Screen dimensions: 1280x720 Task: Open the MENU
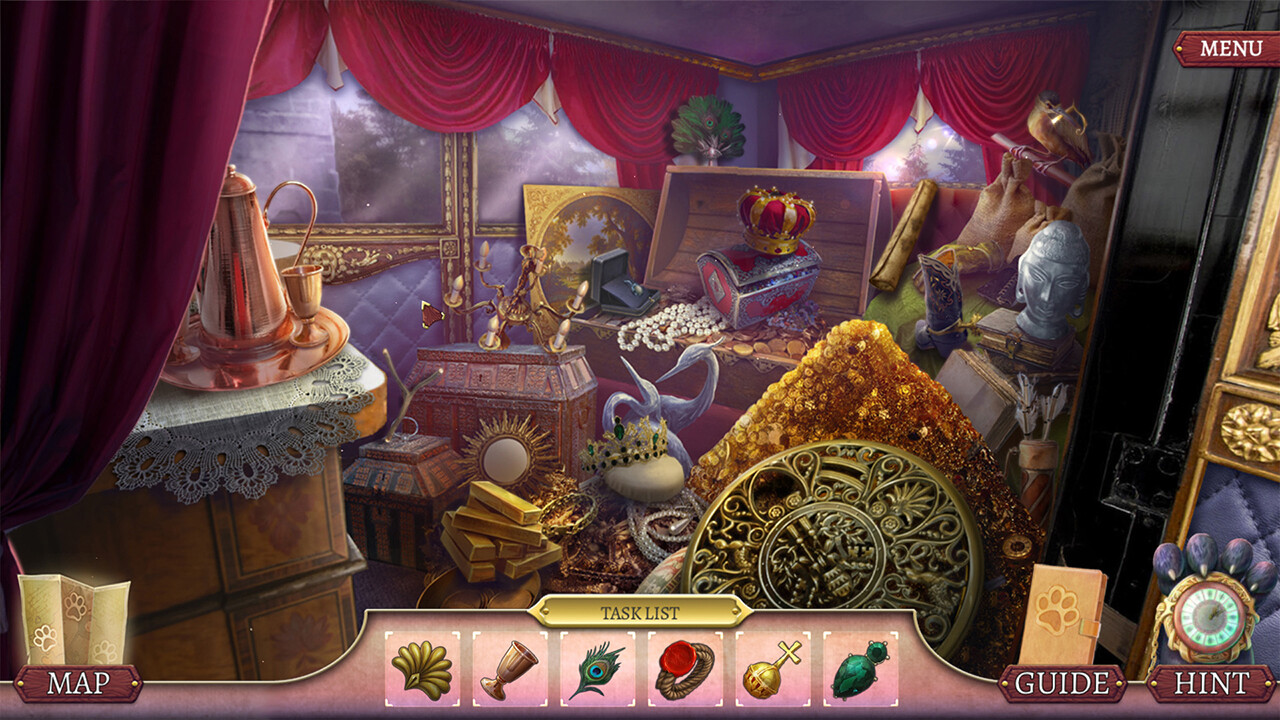1231,45
